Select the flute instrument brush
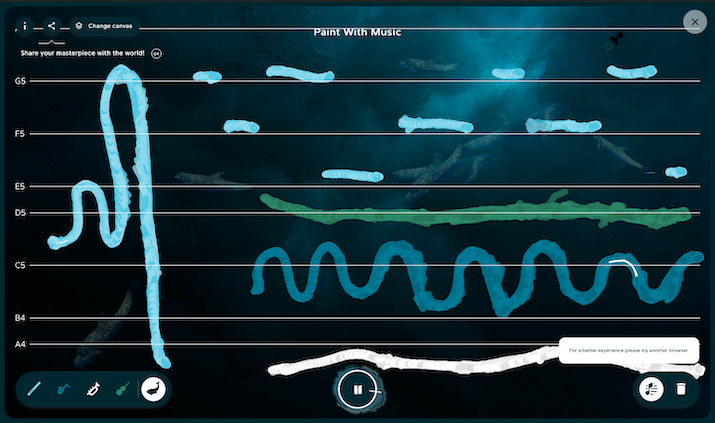Image resolution: width=715 pixels, height=423 pixels. (x=35, y=388)
